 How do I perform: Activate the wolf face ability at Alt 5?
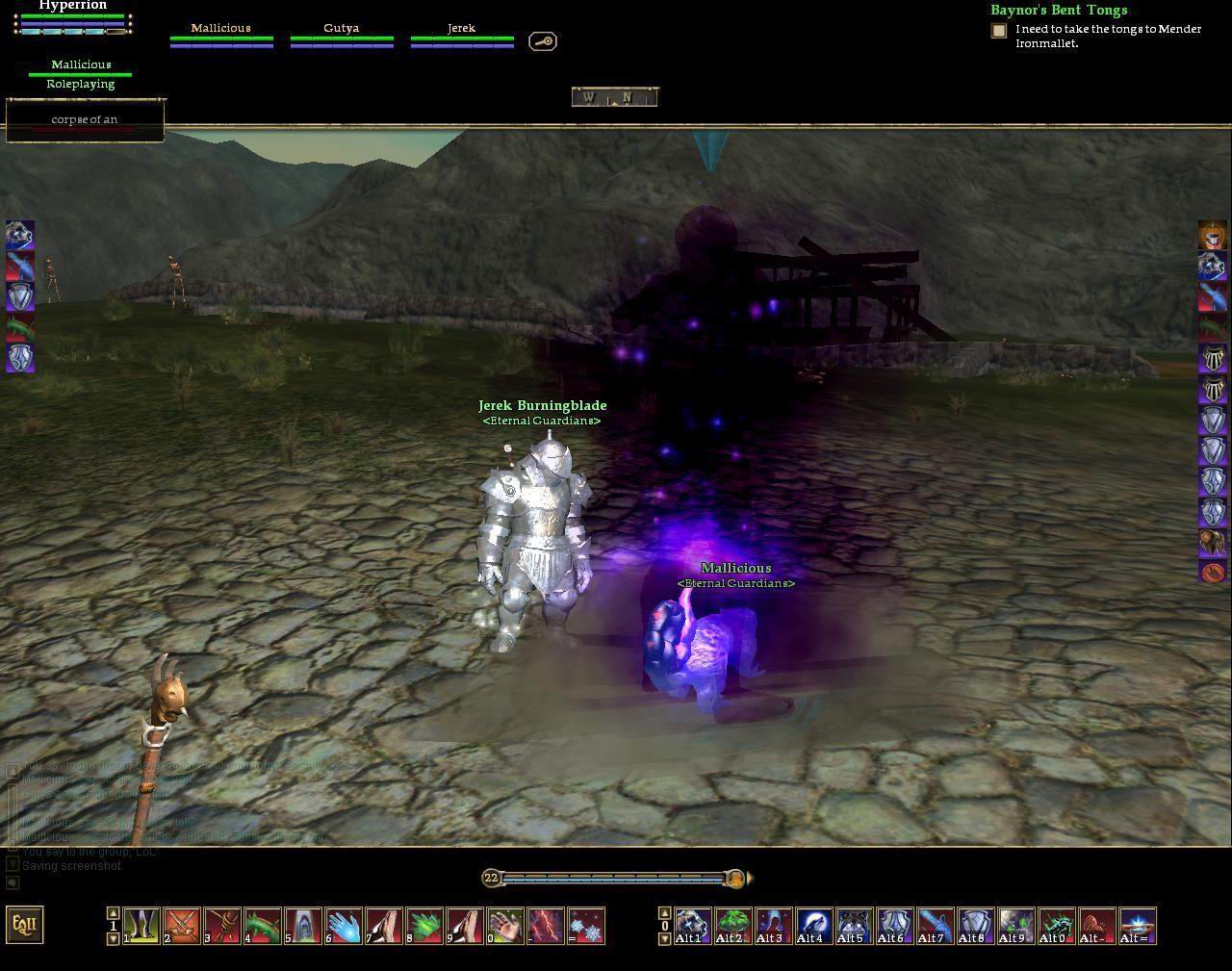click(x=854, y=926)
